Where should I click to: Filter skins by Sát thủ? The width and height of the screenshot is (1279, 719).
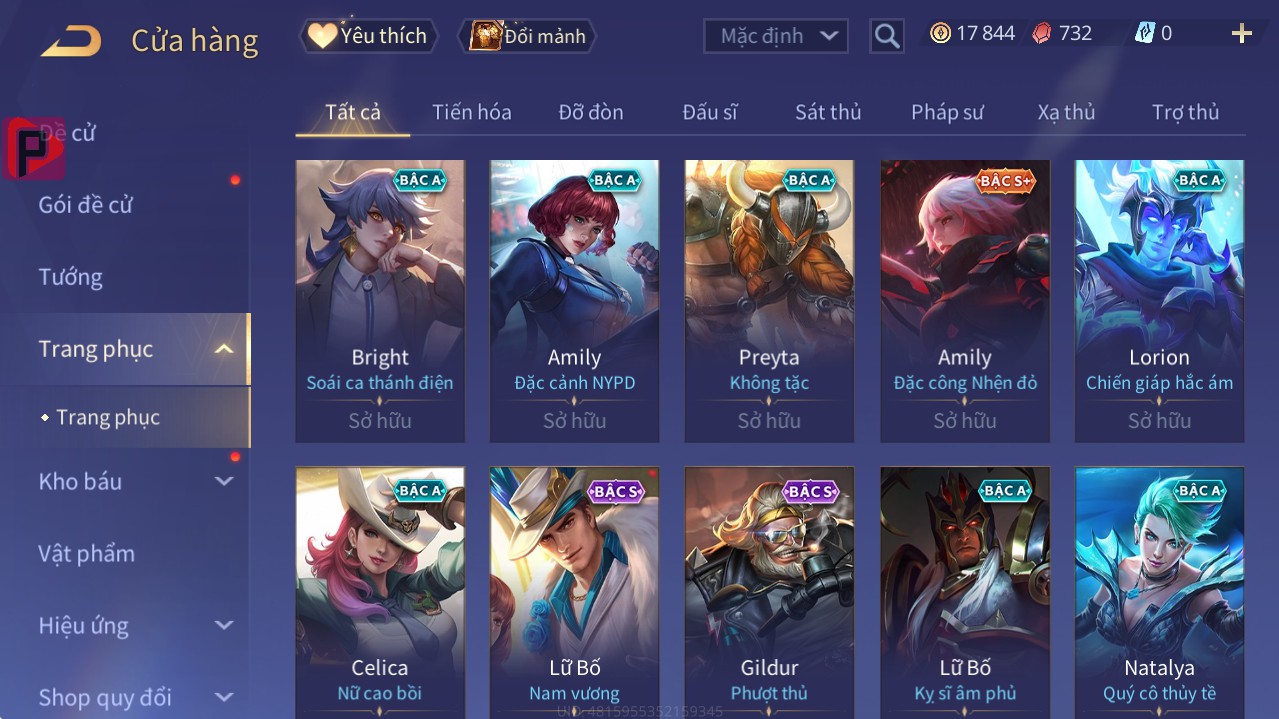pos(827,112)
